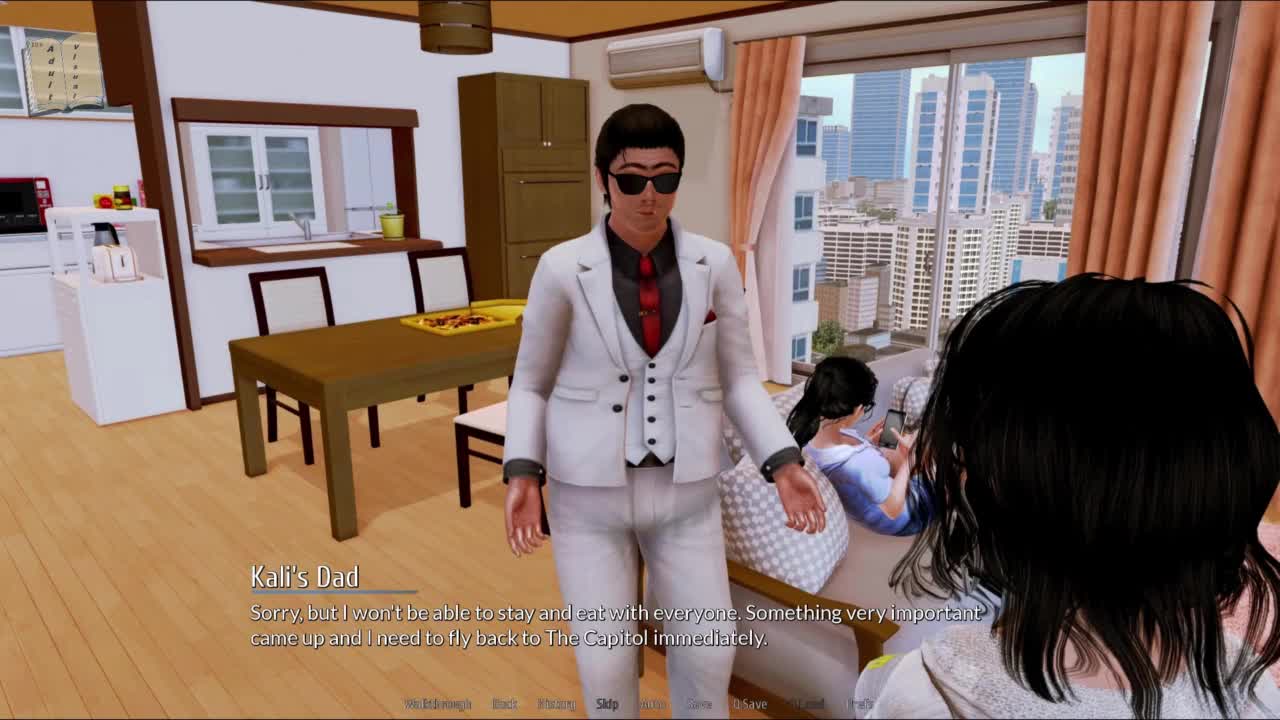Toggle Auto dialogue advance

coord(652,704)
